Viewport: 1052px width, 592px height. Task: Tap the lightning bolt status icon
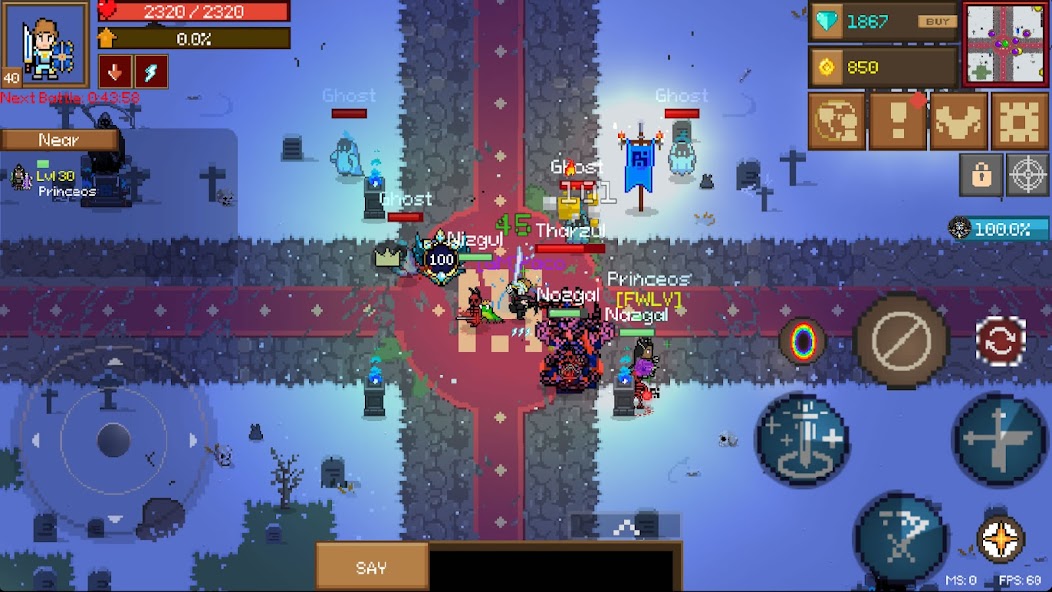151,72
